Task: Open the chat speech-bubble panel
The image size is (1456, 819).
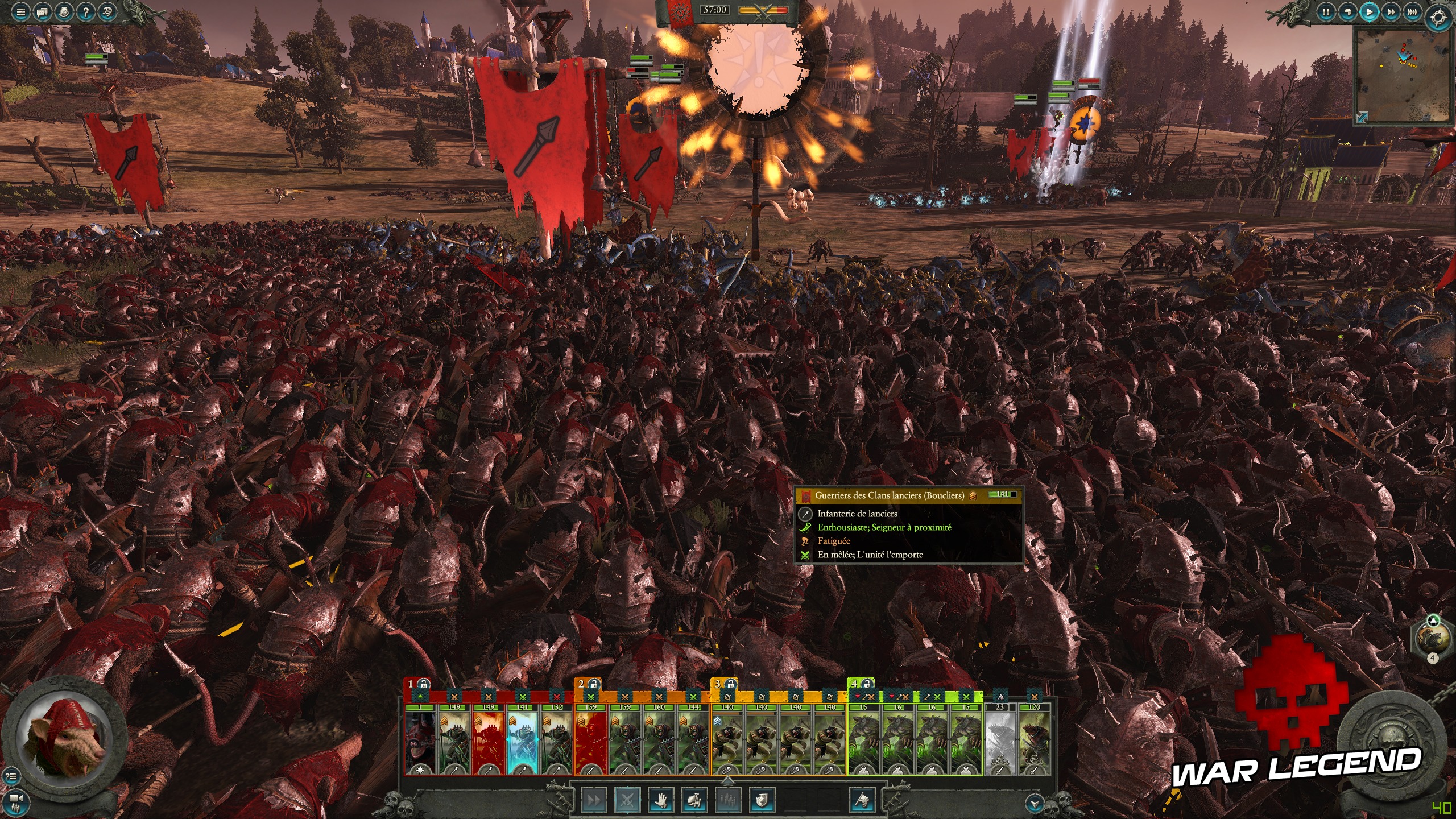Action: 43,12
